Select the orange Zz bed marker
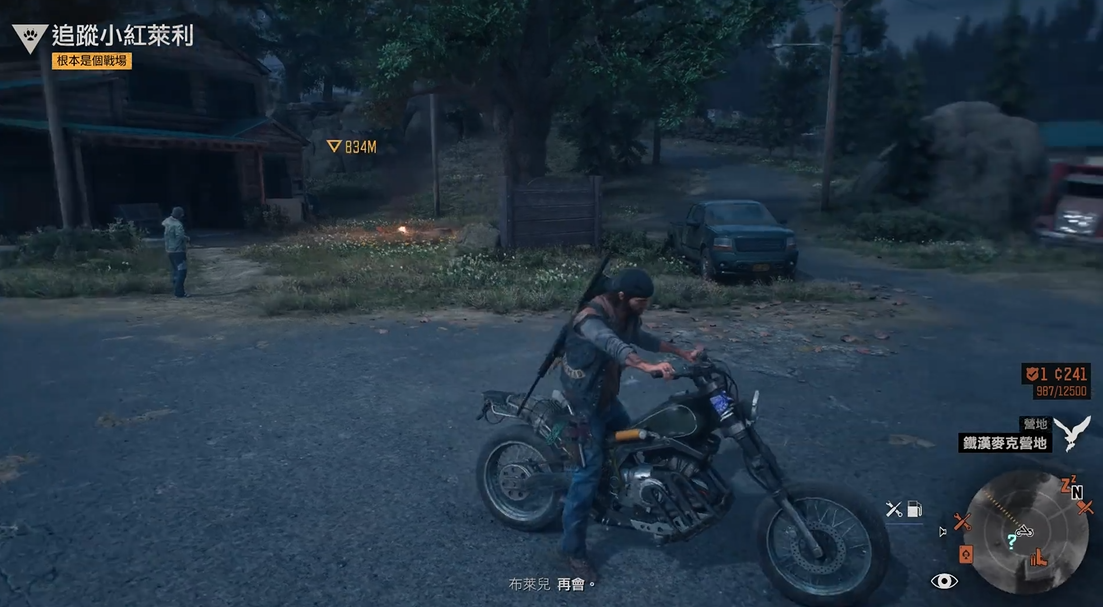Screen dimensions: 1103x607 click(x=1068, y=485)
